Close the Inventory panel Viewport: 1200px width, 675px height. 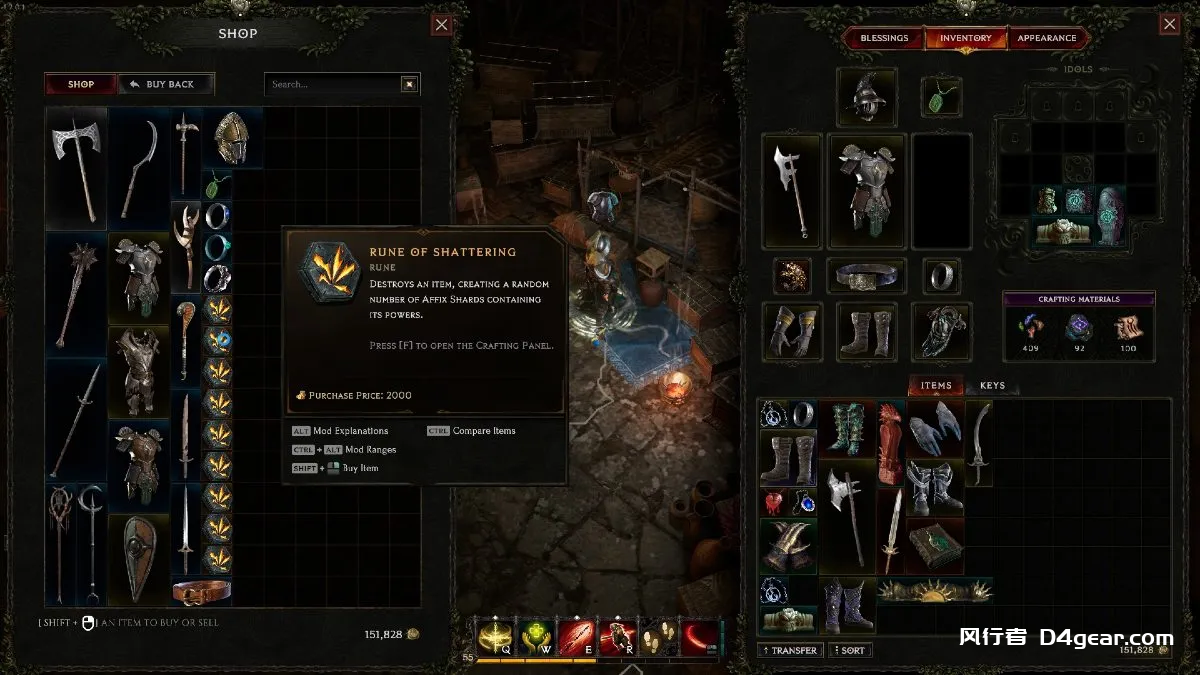click(x=1169, y=25)
